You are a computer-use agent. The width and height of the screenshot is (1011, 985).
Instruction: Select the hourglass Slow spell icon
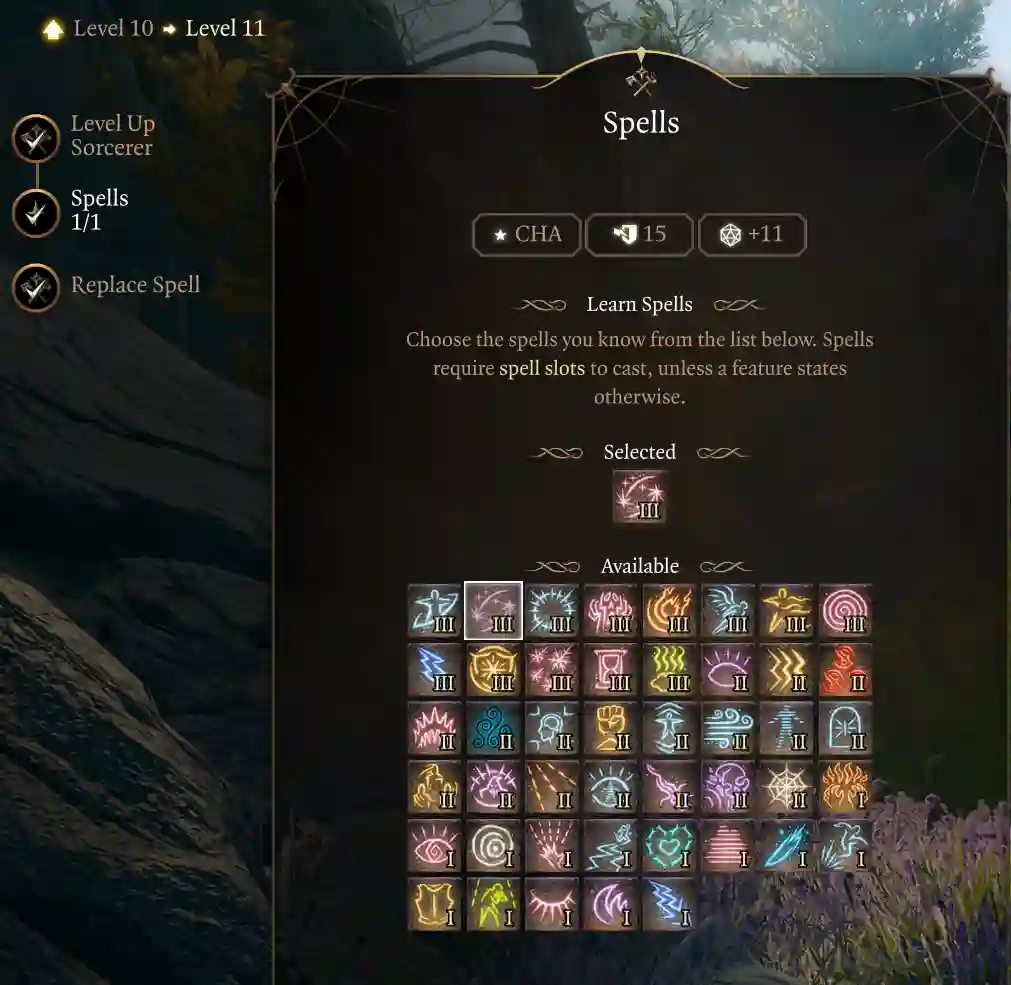(611, 670)
